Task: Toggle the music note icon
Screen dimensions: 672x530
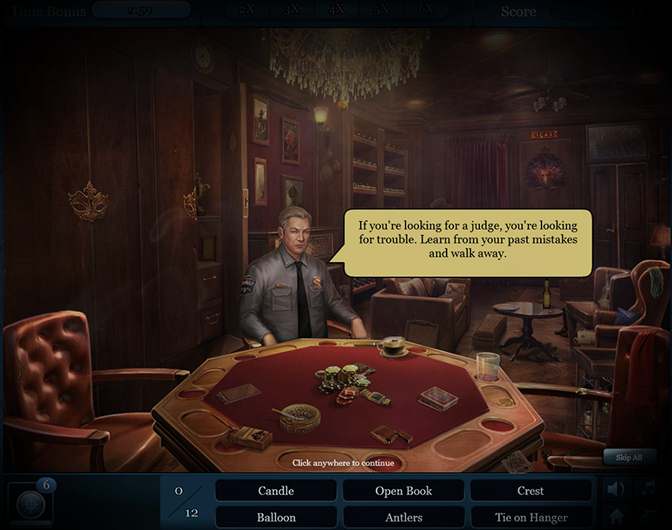Action: [649, 489]
